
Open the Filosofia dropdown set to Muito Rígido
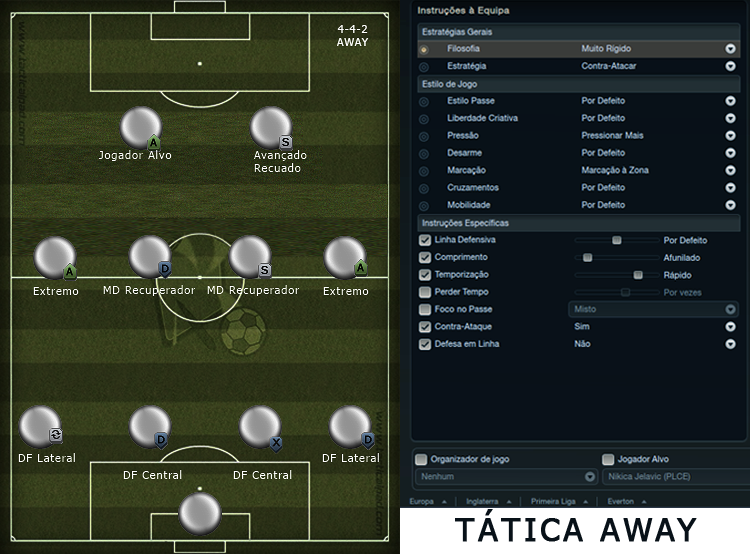pyautogui.click(x=730, y=48)
